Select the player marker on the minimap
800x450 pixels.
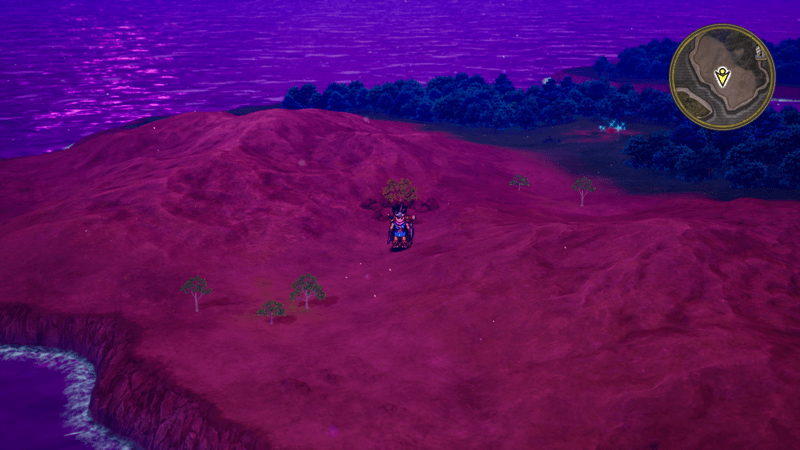tap(722, 76)
